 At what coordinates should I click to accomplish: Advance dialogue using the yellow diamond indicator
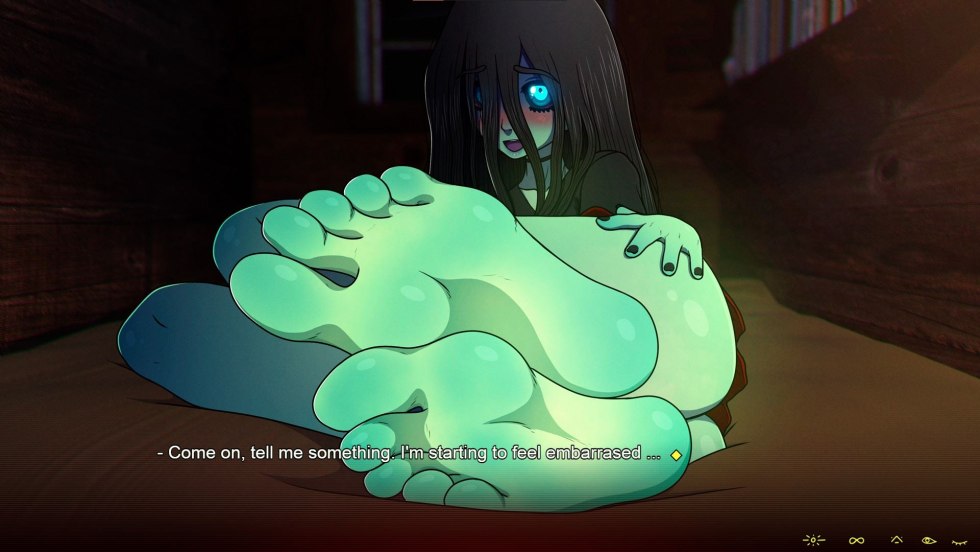pyautogui.click(x=676, y=455)
